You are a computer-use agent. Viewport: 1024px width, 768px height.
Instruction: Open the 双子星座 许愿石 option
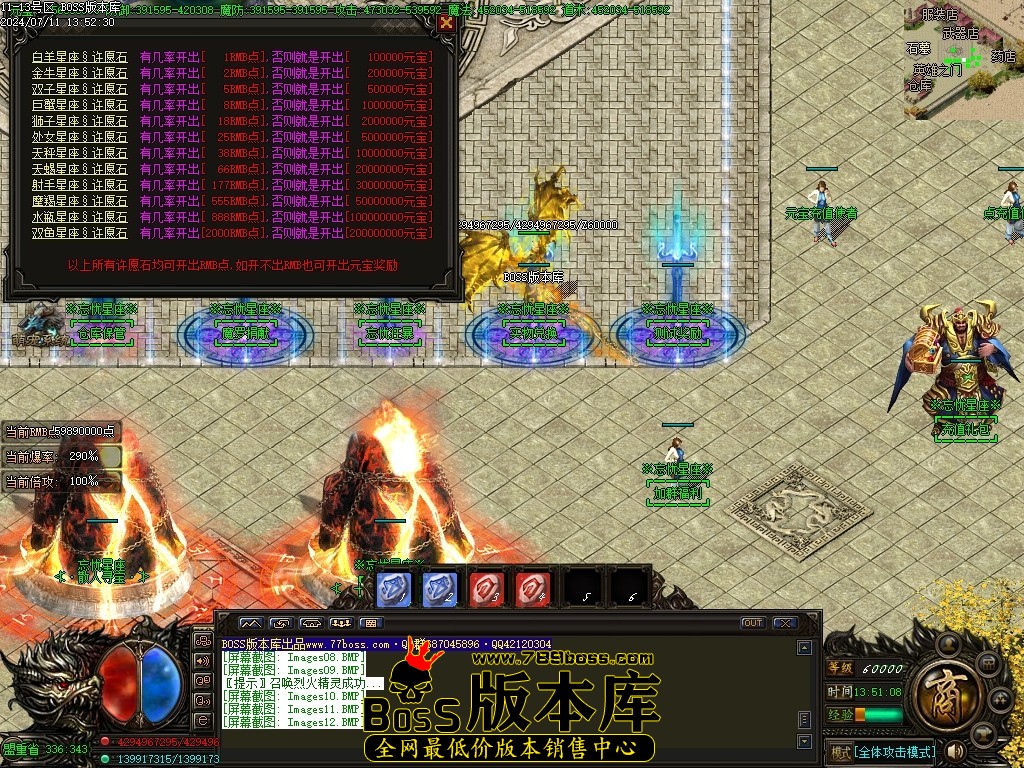pyautogui.click(x=80, y=89)
